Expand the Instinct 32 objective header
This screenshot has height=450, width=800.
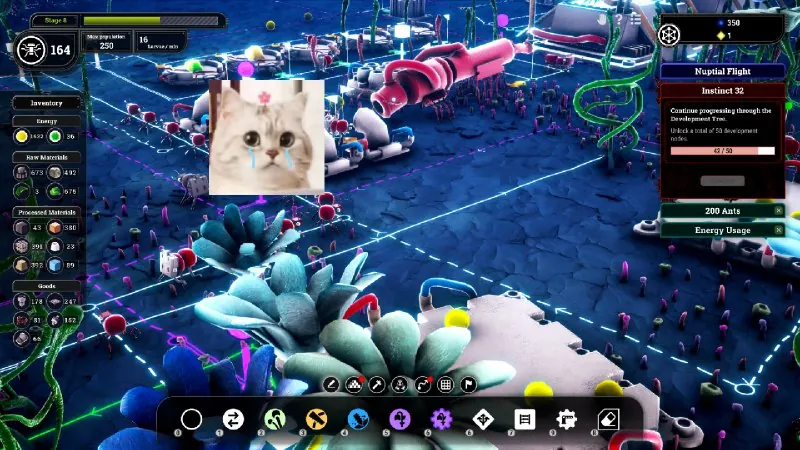tap(722, 89)
